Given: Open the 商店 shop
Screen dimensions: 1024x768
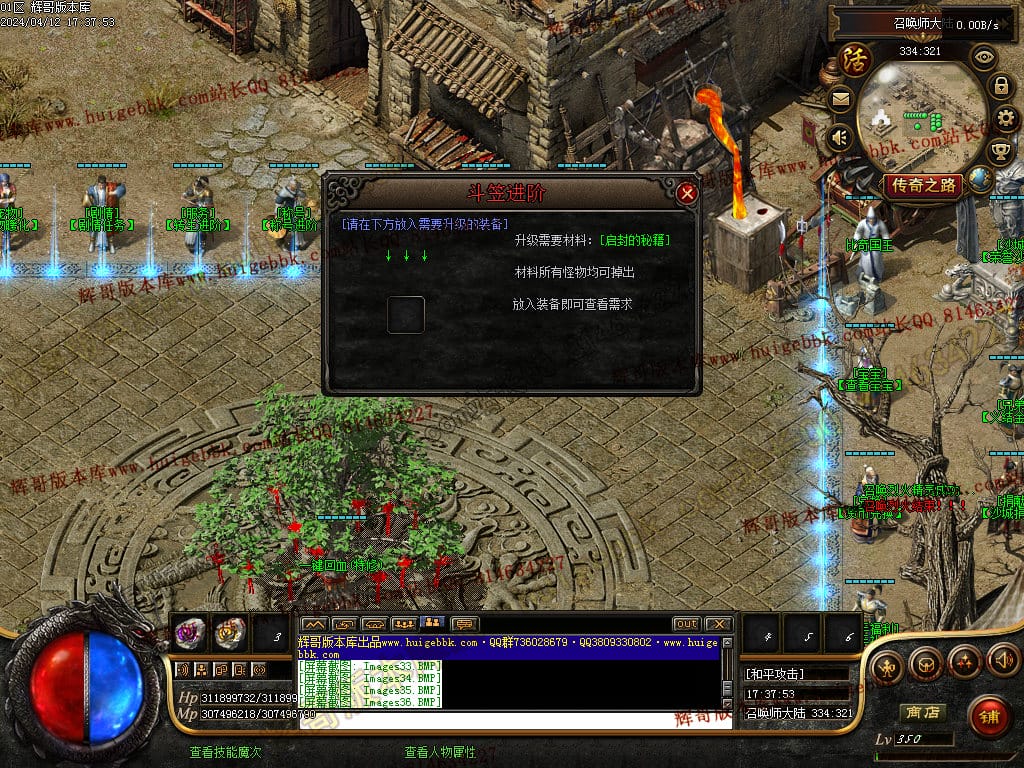Looking at the screenshot, I should [921, 712].
